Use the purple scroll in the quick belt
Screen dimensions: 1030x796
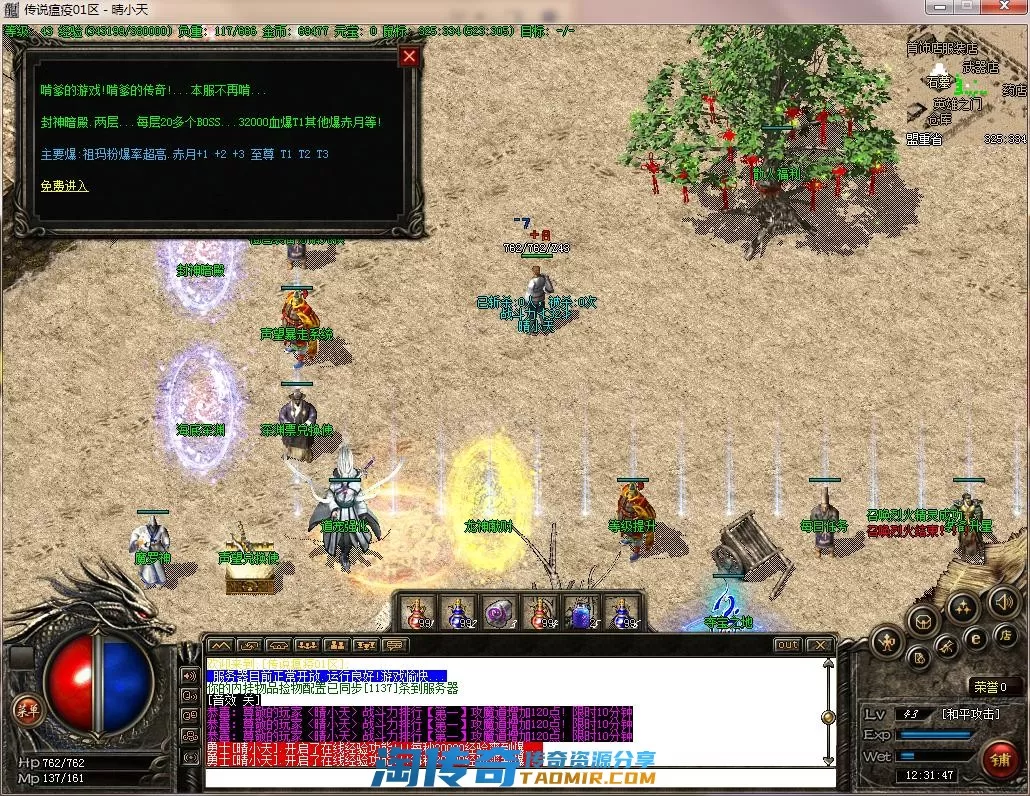pos(499,613)
